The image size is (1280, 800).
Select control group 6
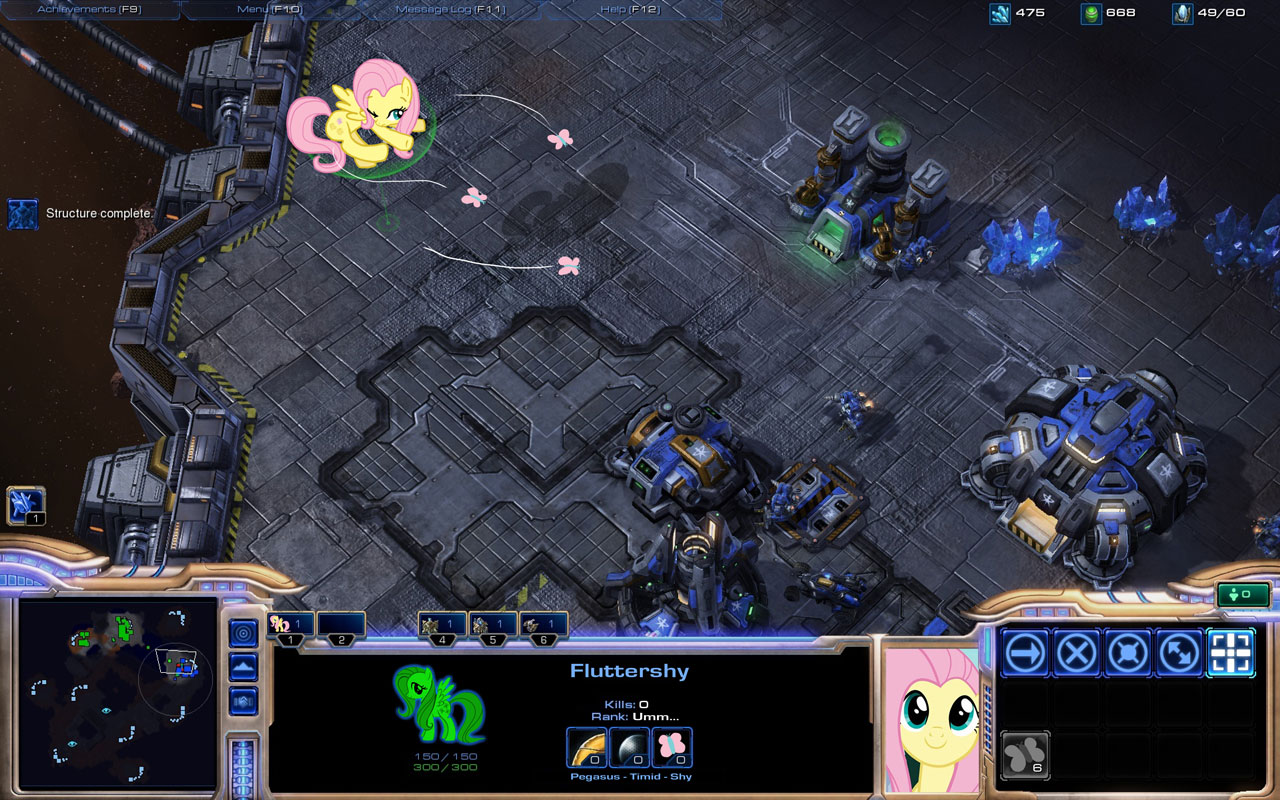click(x=544, y=626)
